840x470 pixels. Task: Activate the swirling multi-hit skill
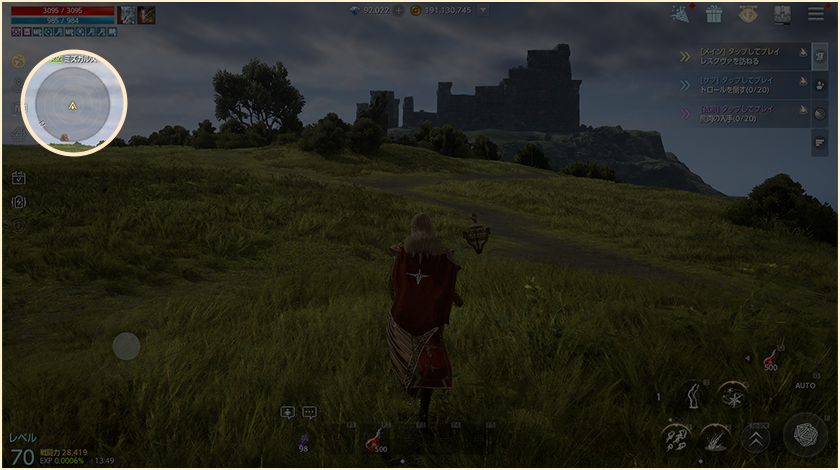click(675, 438)
